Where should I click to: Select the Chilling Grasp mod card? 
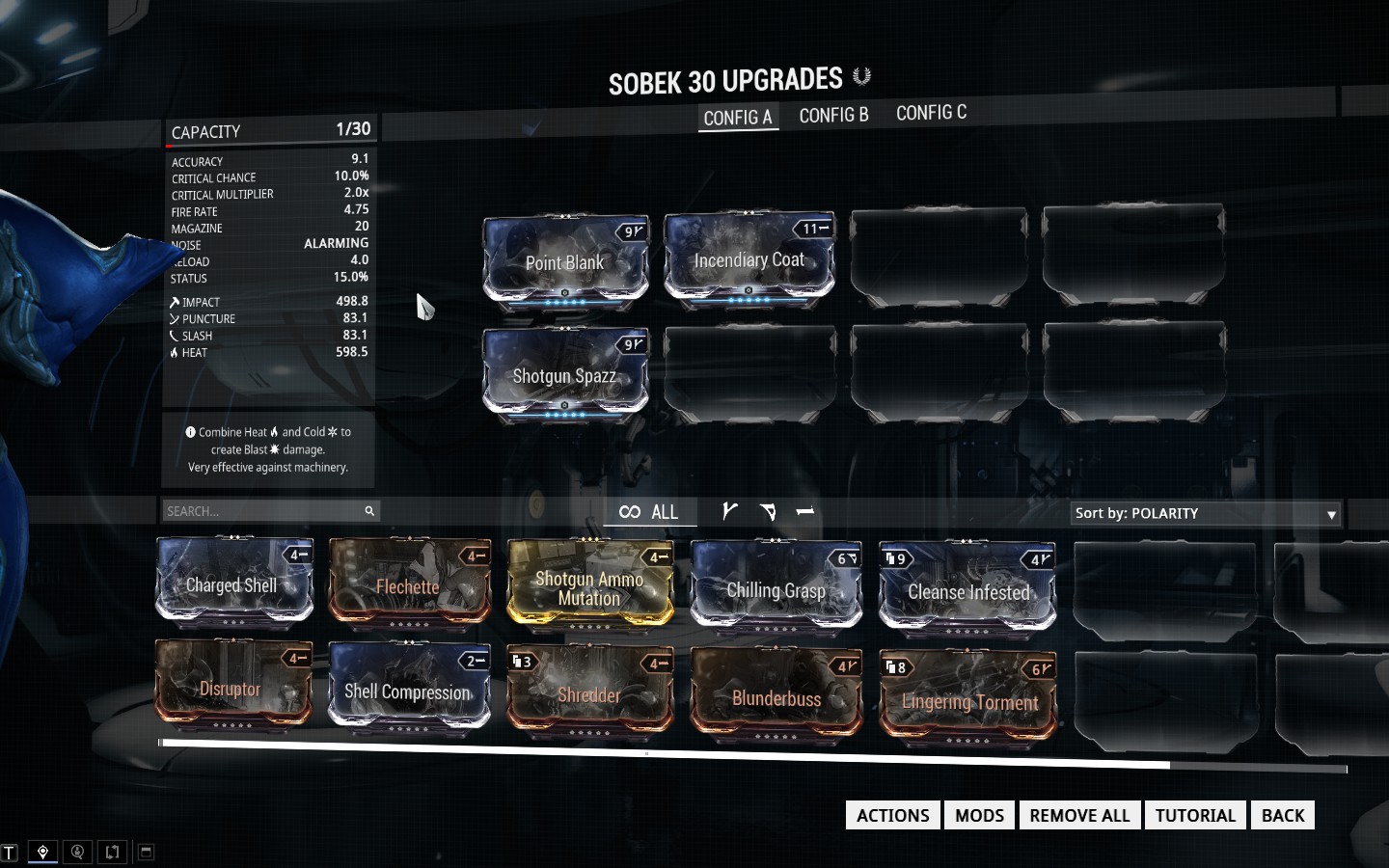click(x=776, y=589)
